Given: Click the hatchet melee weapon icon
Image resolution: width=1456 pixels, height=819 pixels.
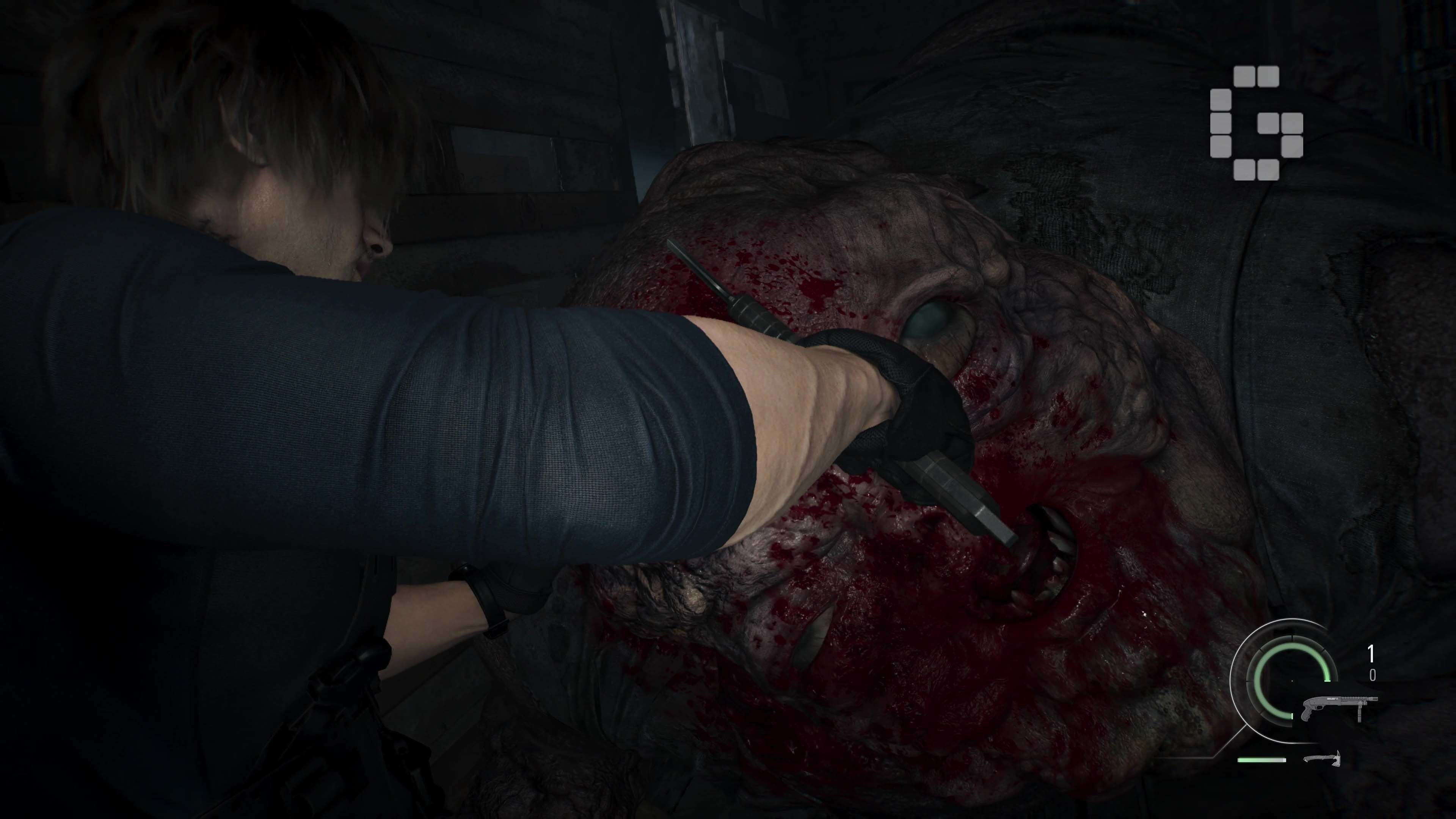Looking at the screenshot, I should 1321,758.
